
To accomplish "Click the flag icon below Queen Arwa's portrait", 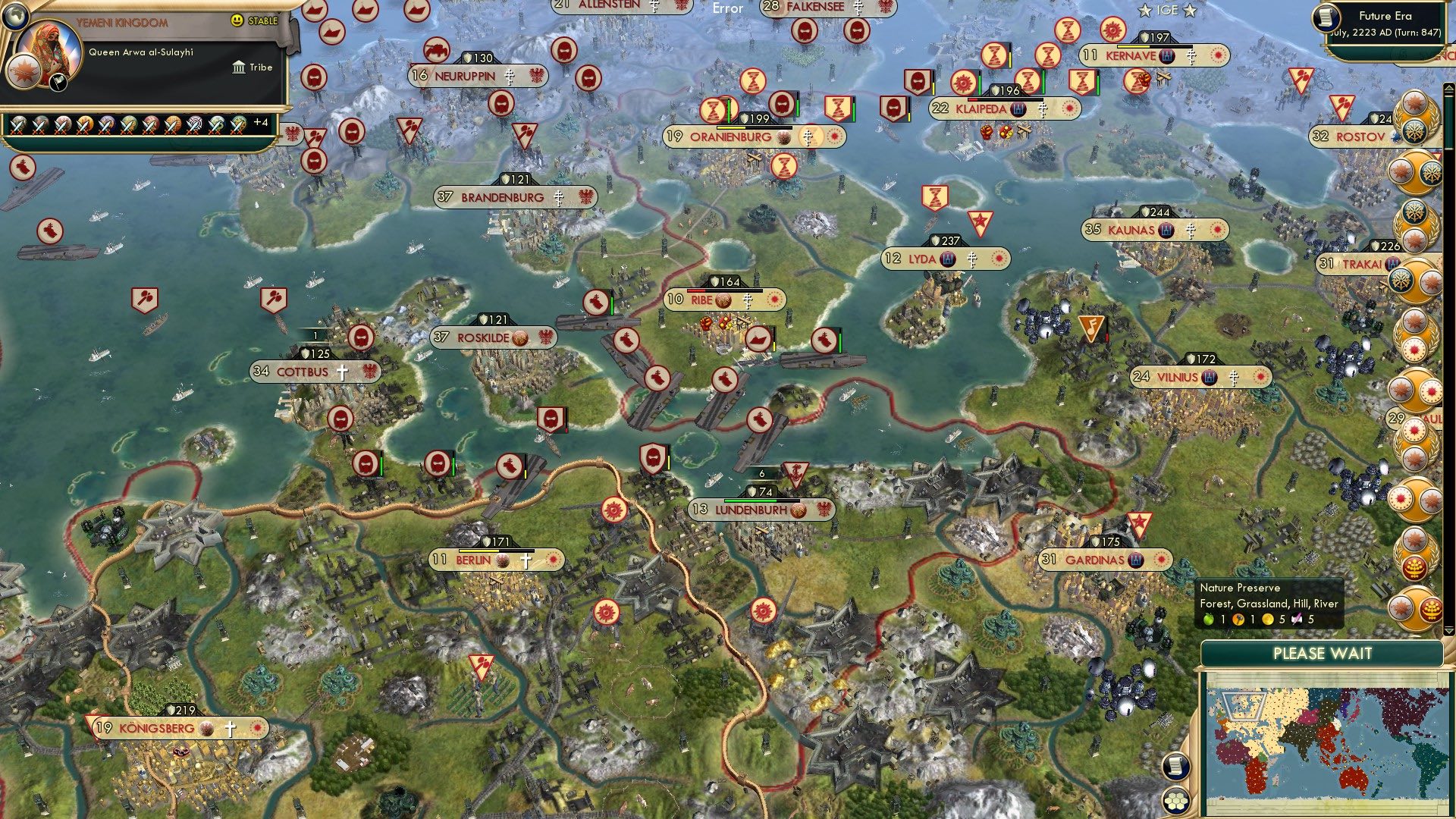I will pos(58,83).
